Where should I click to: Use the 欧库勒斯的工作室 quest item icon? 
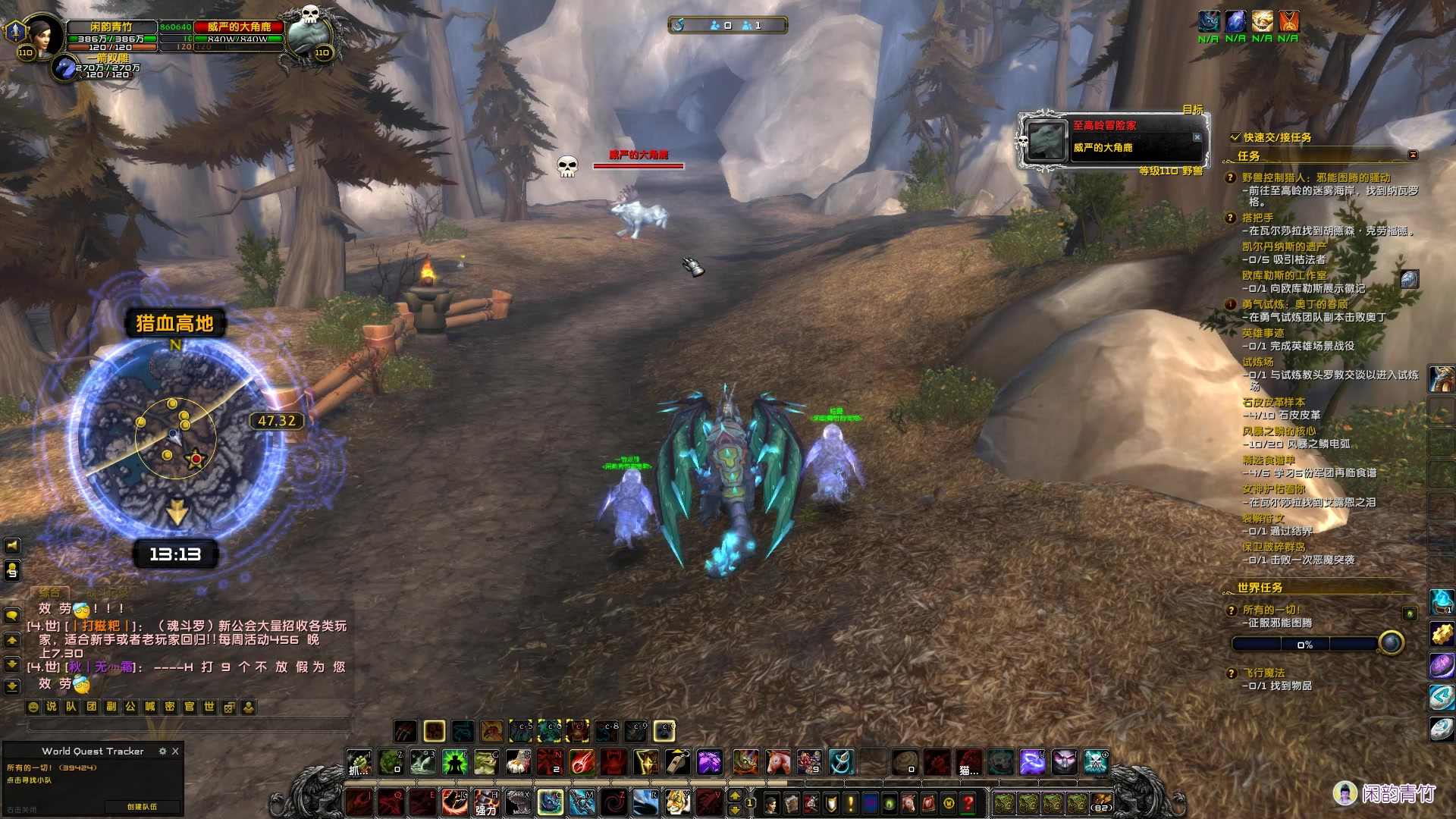(1409, 279)
